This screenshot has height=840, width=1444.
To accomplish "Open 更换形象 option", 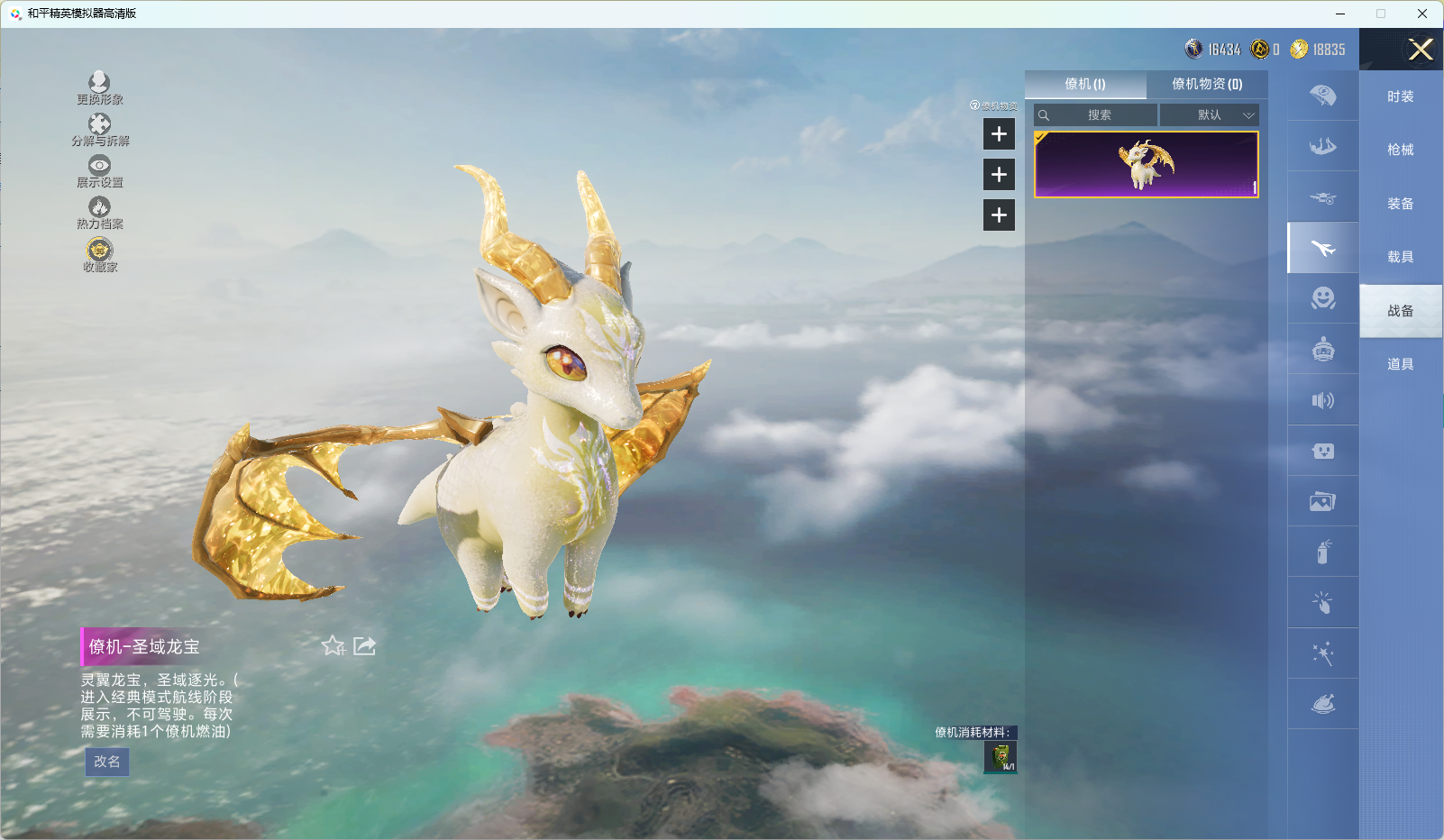I will point(99,88).
